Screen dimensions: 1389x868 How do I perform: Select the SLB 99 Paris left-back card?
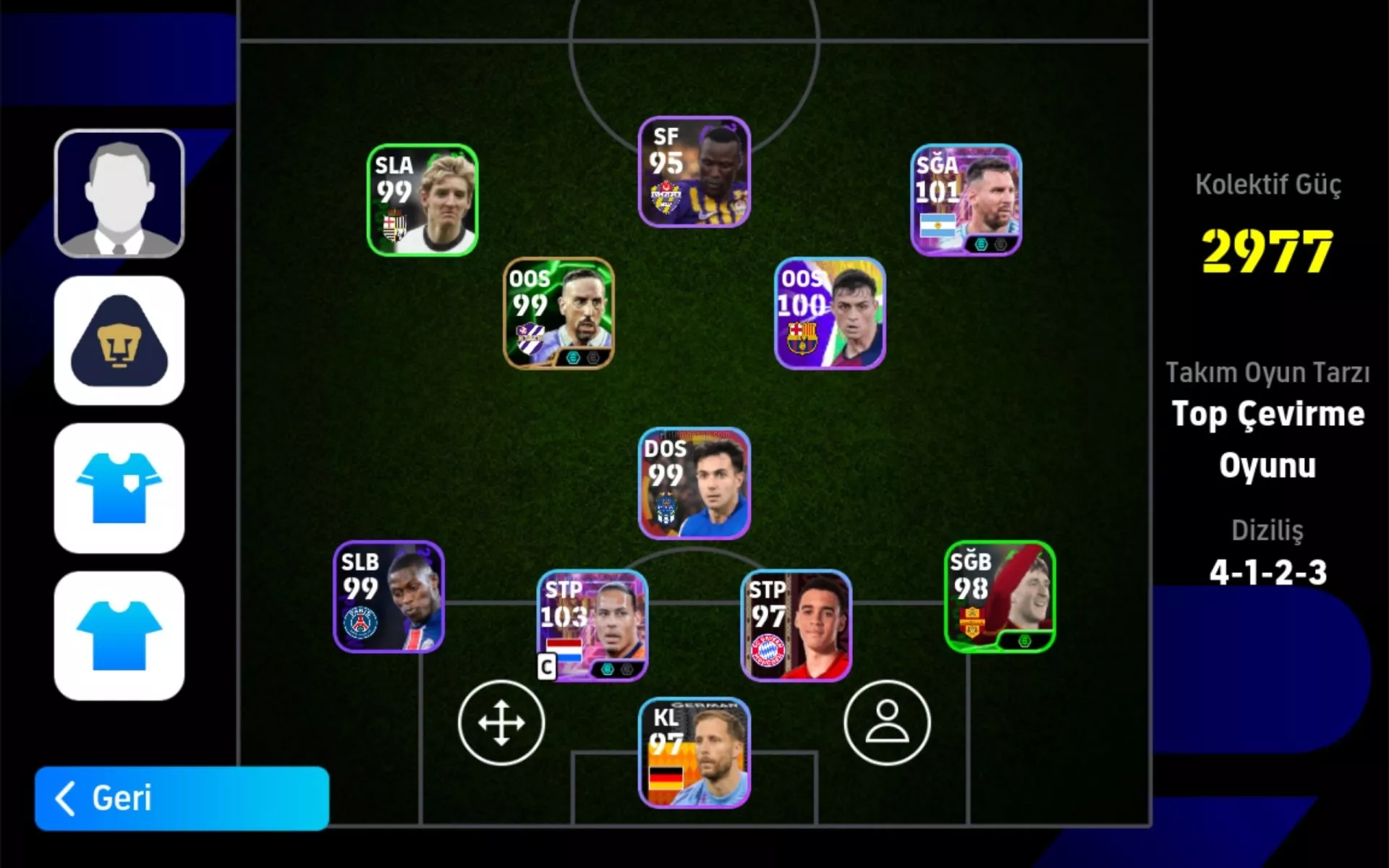point(388,597)
